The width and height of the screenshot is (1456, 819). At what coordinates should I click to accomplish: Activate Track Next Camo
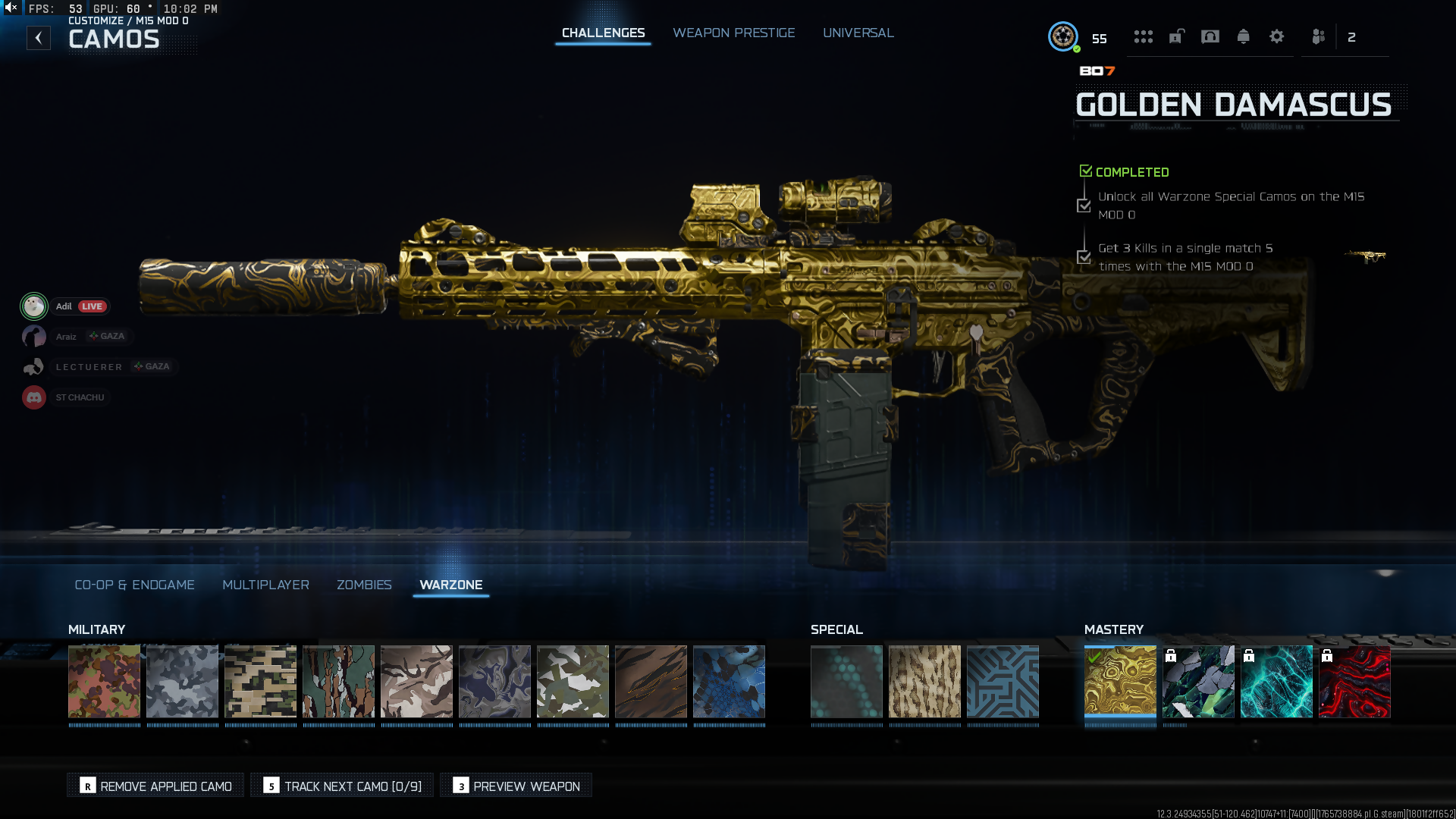pos(342,786)
